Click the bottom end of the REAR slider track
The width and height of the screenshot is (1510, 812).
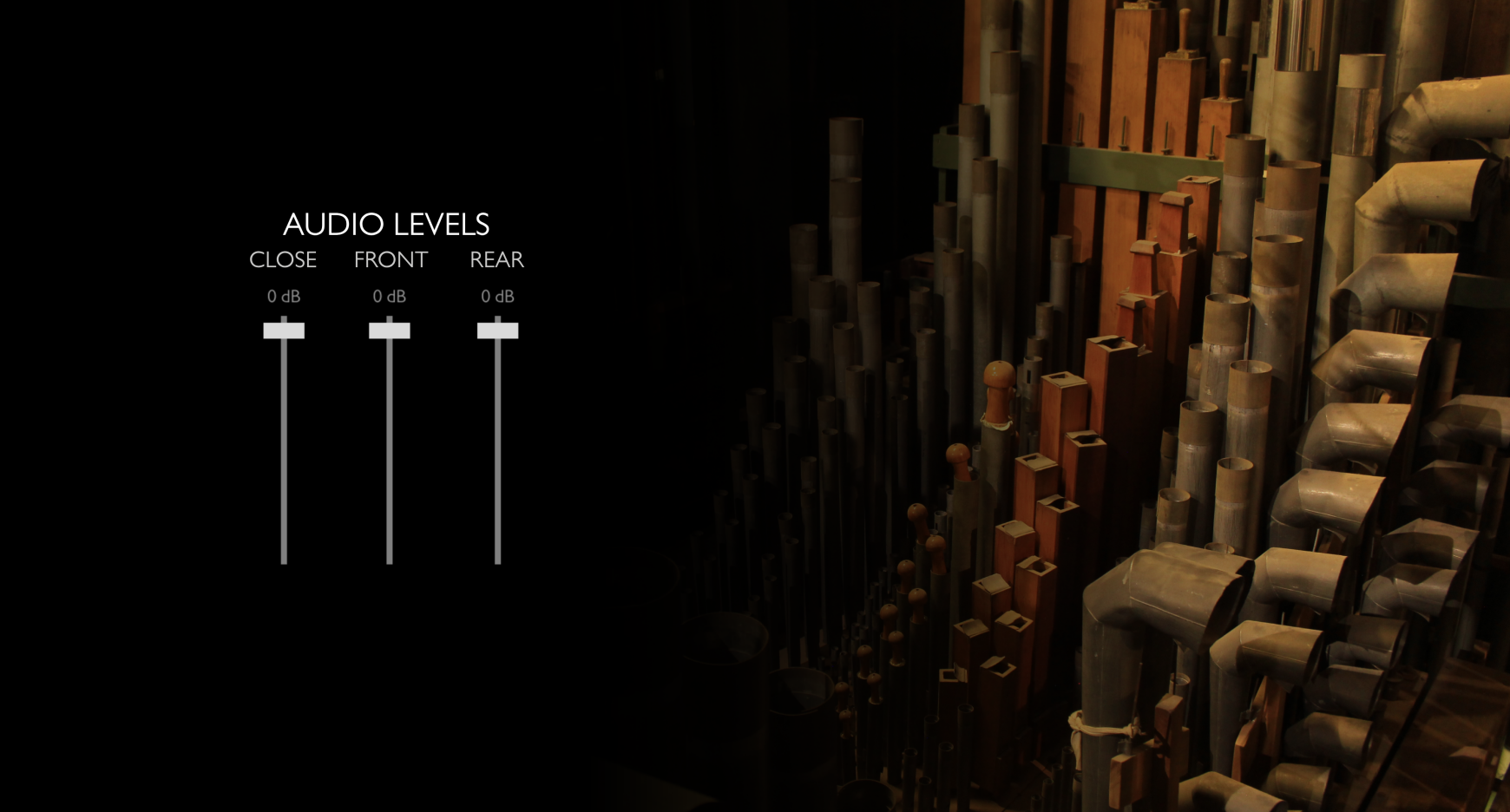[x=497, y=560]
